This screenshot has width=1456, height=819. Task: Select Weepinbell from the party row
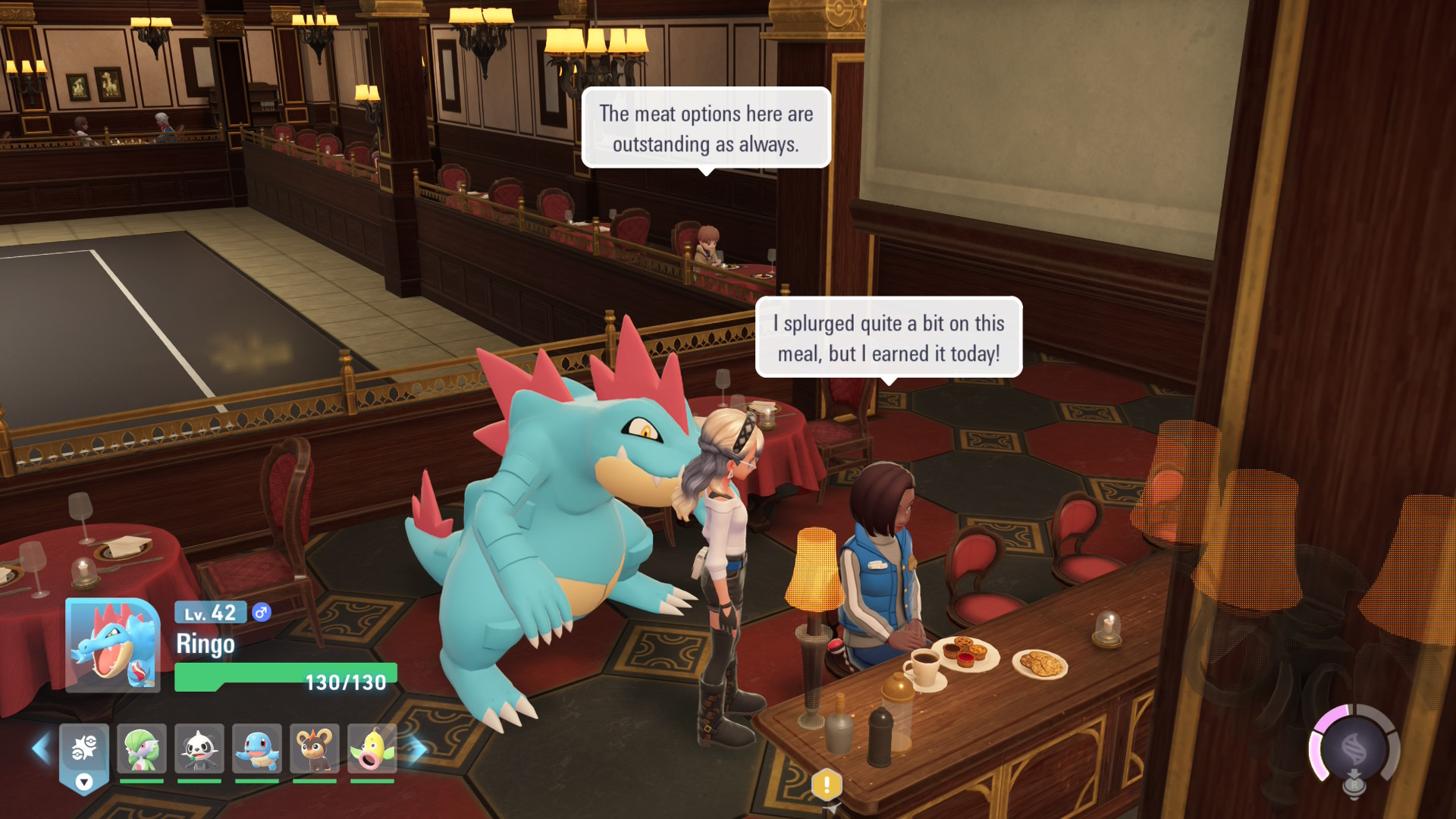point(372,748)
